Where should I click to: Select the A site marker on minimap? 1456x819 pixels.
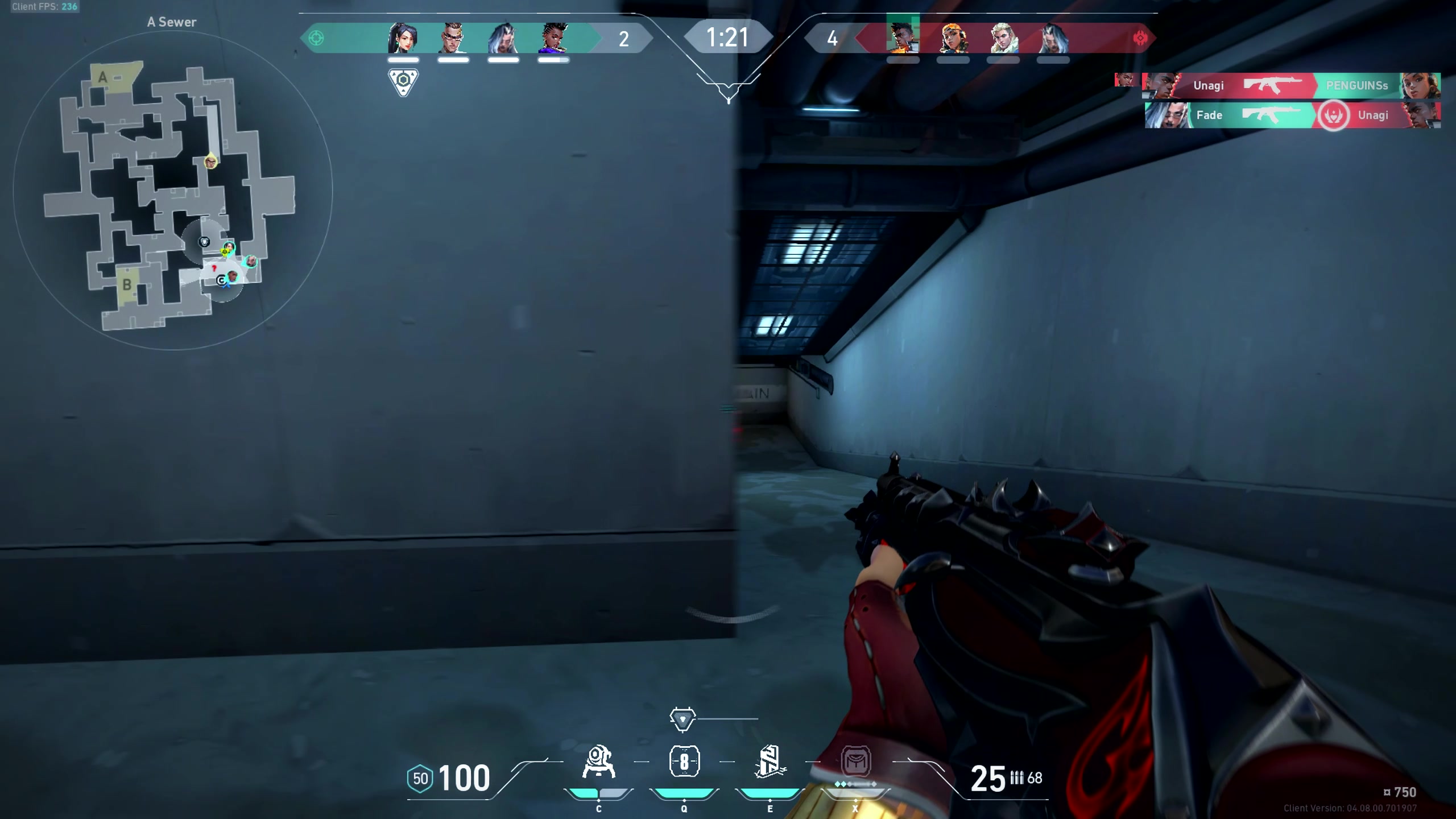(x=103, y=77)
